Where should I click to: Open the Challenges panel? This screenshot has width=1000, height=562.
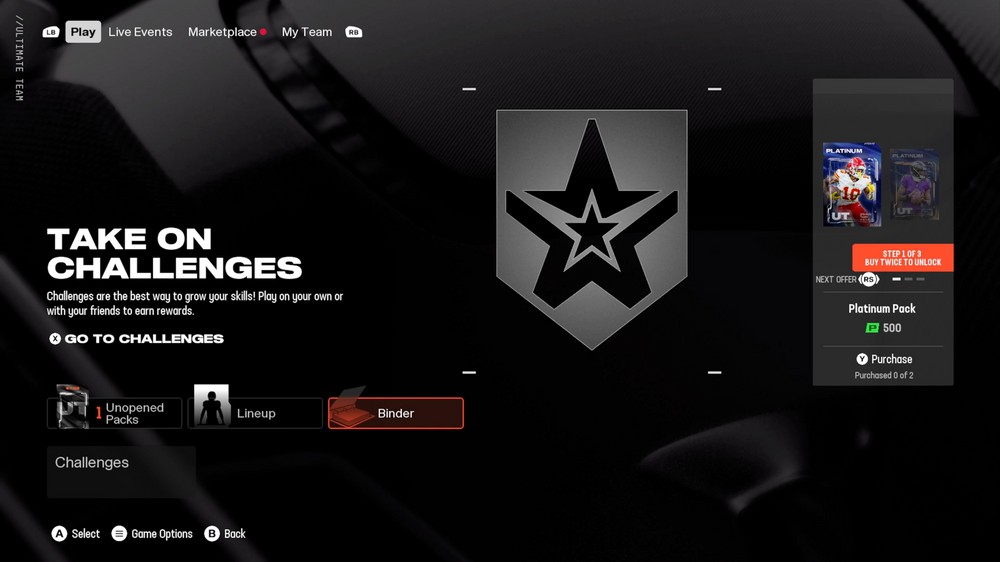(x=120, y=471)
